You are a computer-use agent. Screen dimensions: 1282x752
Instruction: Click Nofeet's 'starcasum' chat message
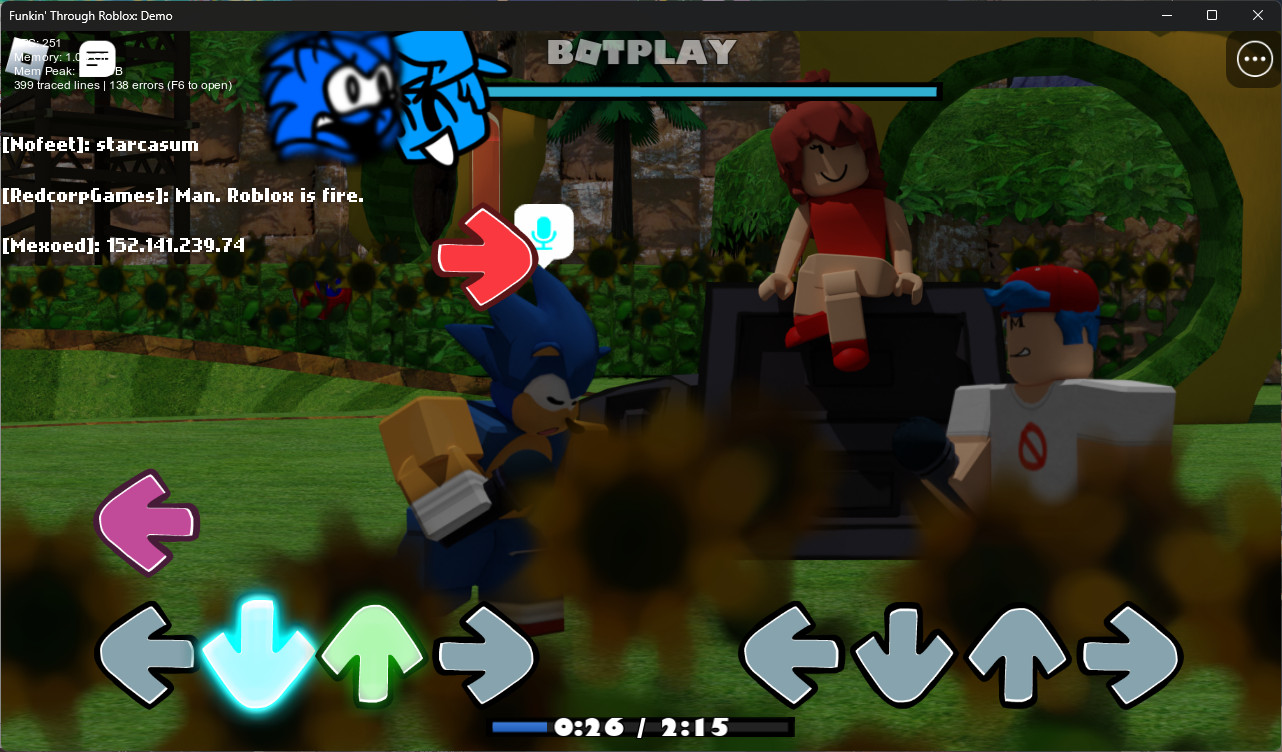tap(101, 144)
